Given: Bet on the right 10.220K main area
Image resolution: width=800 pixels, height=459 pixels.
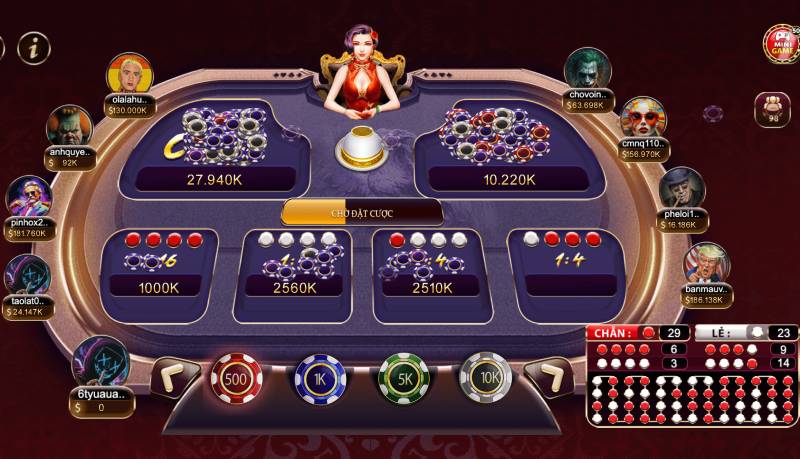Looking at the screenshot, I should pos(510,148).
